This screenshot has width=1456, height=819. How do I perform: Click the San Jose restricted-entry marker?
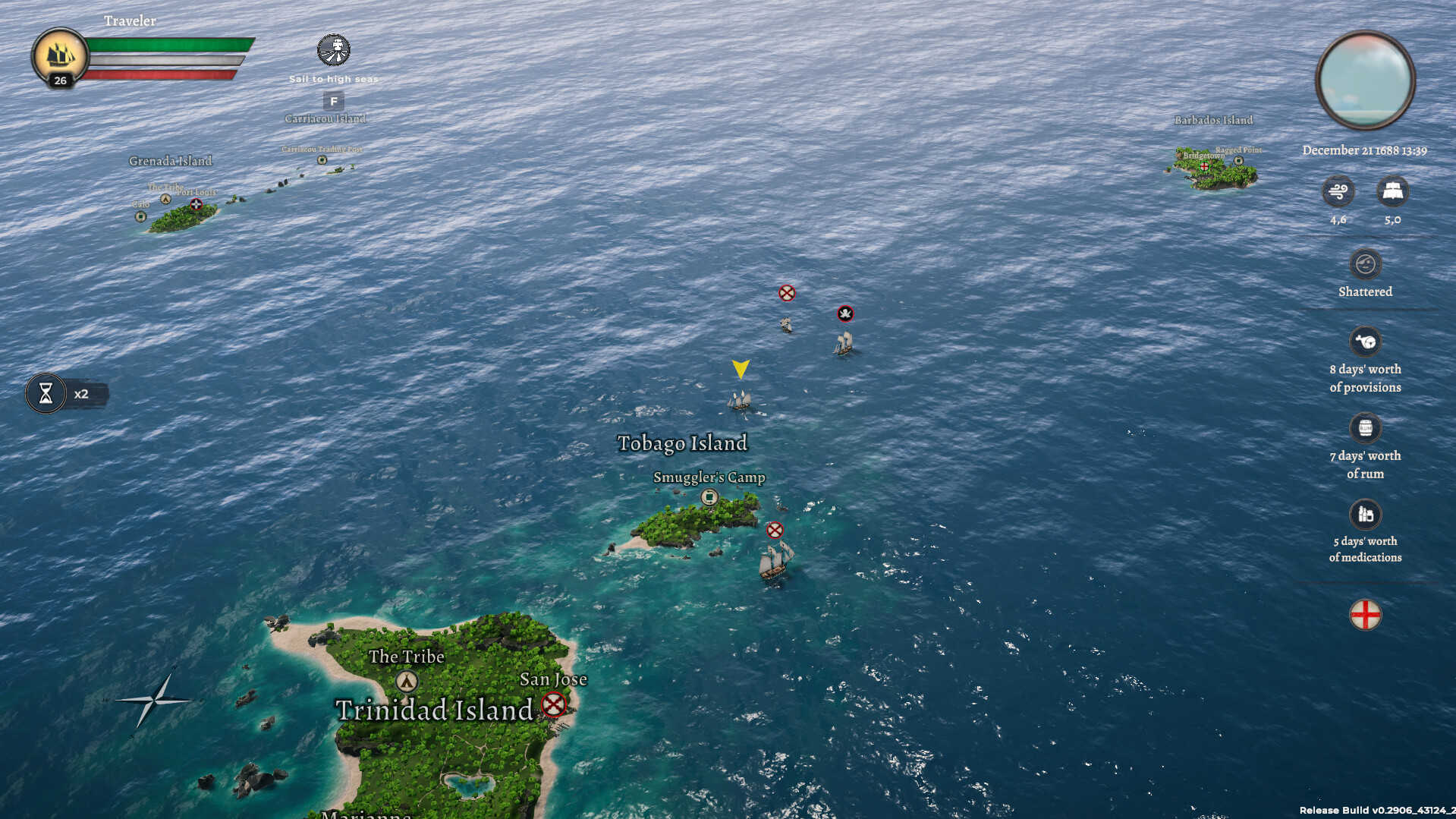554,704
